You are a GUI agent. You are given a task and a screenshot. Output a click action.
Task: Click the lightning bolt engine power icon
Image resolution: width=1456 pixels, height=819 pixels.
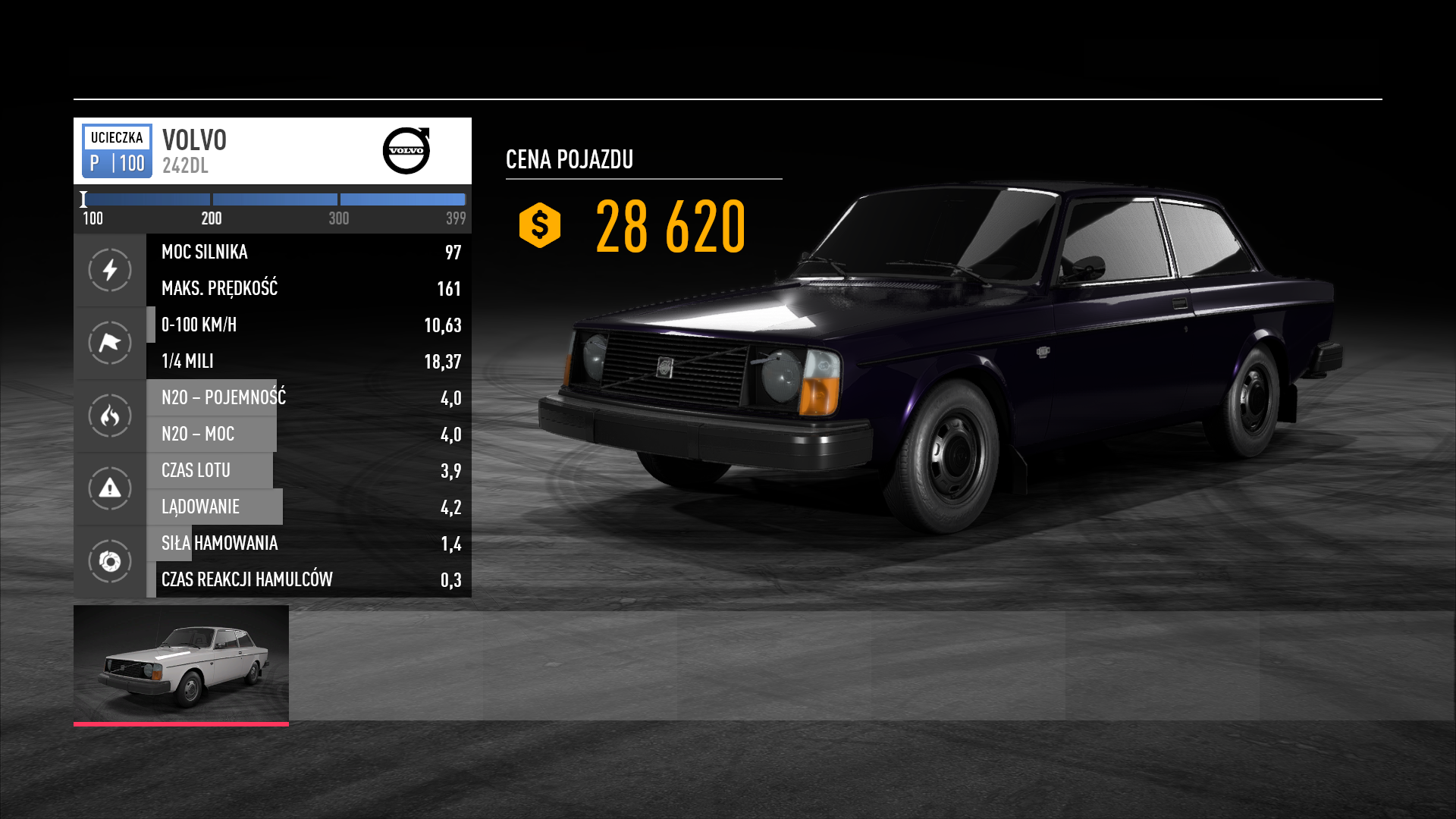pyautogui.click(x=110, y=270)
